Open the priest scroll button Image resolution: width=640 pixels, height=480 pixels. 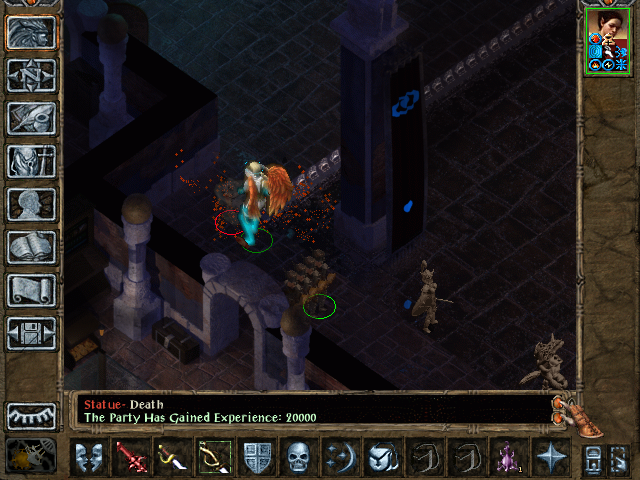[31, 290]
